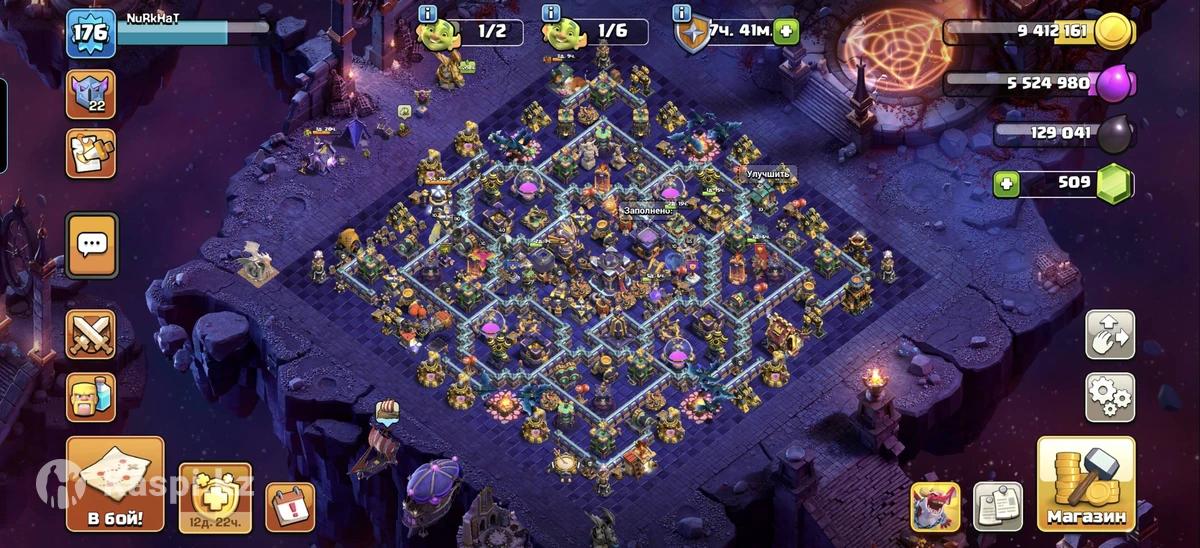The height and width of the screenshot is (548, 1200).
Task: Open the barbarian army overview
Action: click(91, 397)
